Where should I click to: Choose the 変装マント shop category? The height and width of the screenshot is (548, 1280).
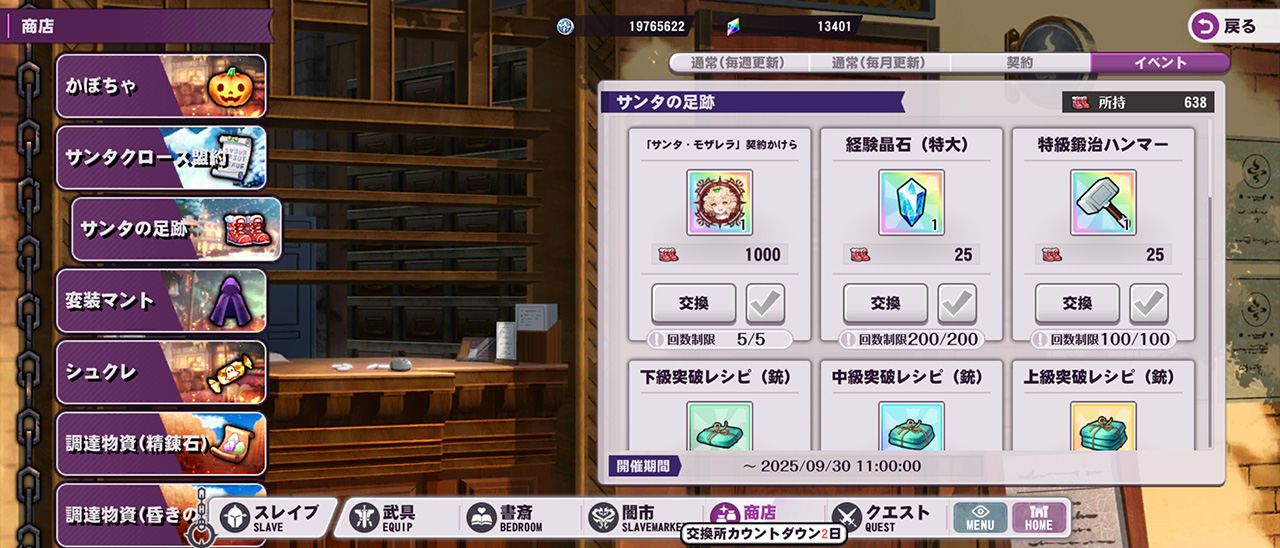161,301
